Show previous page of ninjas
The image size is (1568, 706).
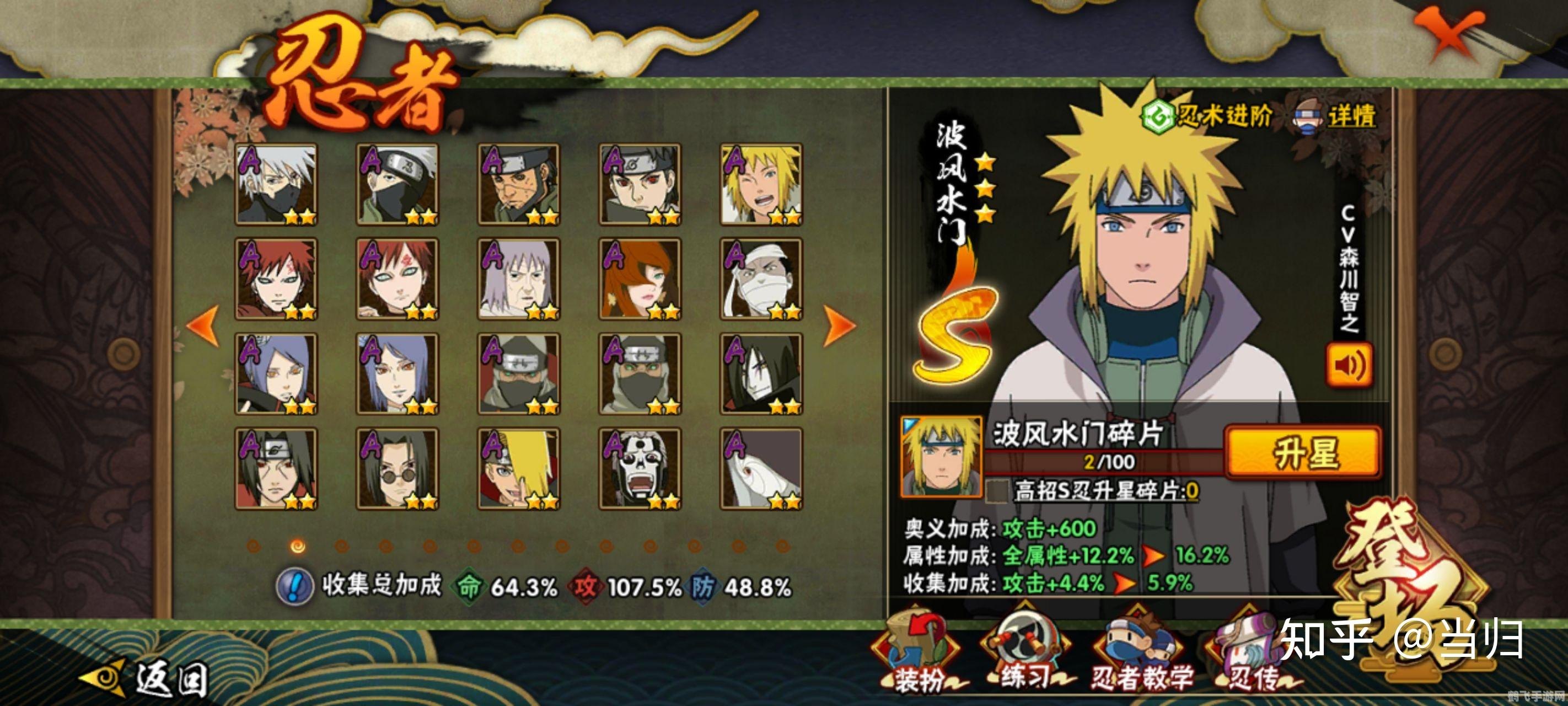click(204, 326)
